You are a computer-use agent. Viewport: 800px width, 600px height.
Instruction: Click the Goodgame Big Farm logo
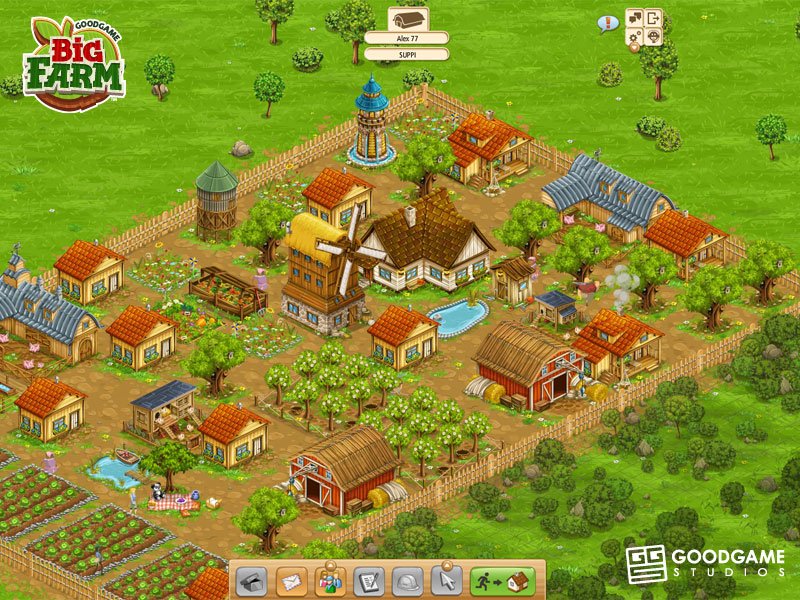point(72,62)
